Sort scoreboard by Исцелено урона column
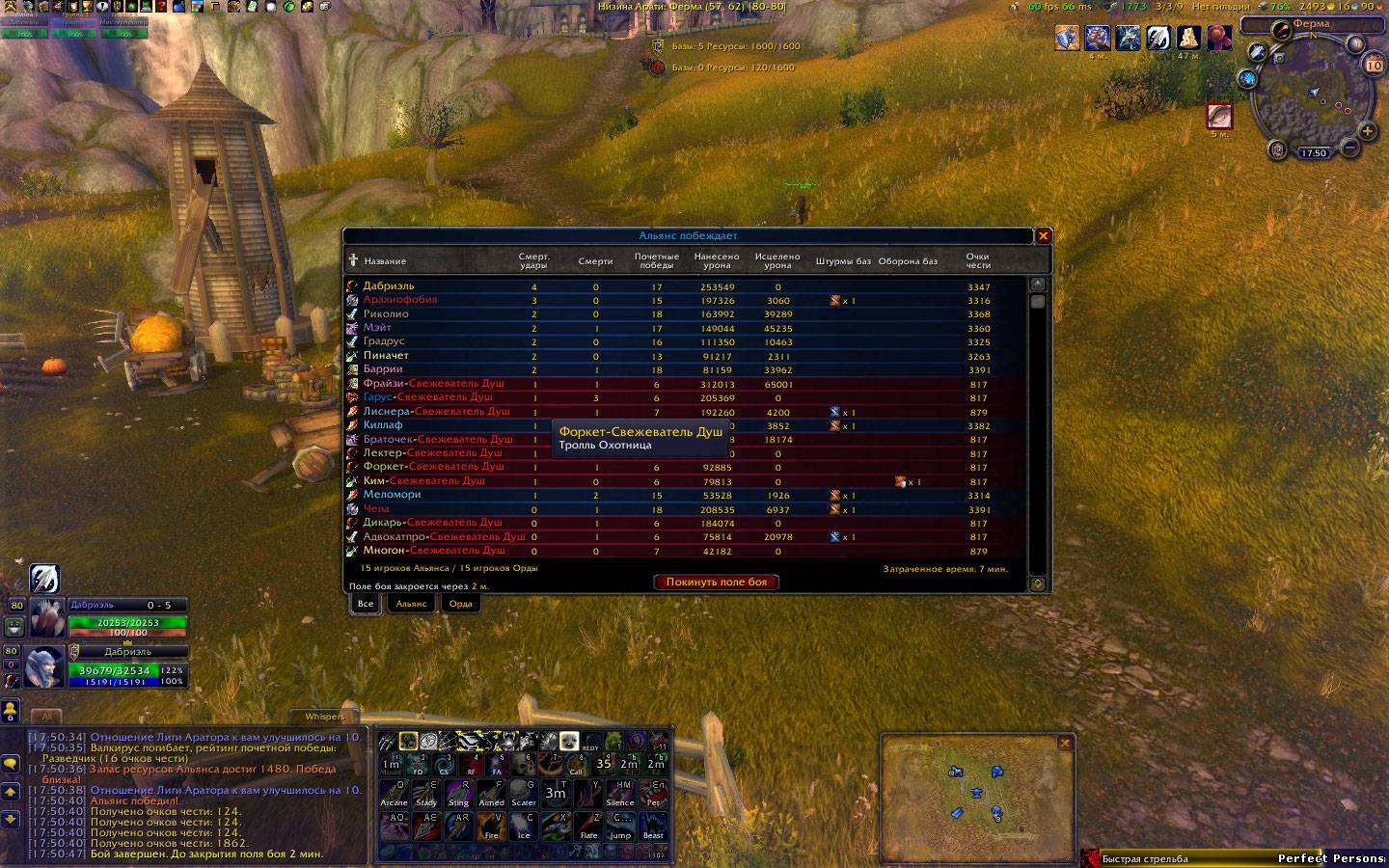 click(x=777, y=260)
